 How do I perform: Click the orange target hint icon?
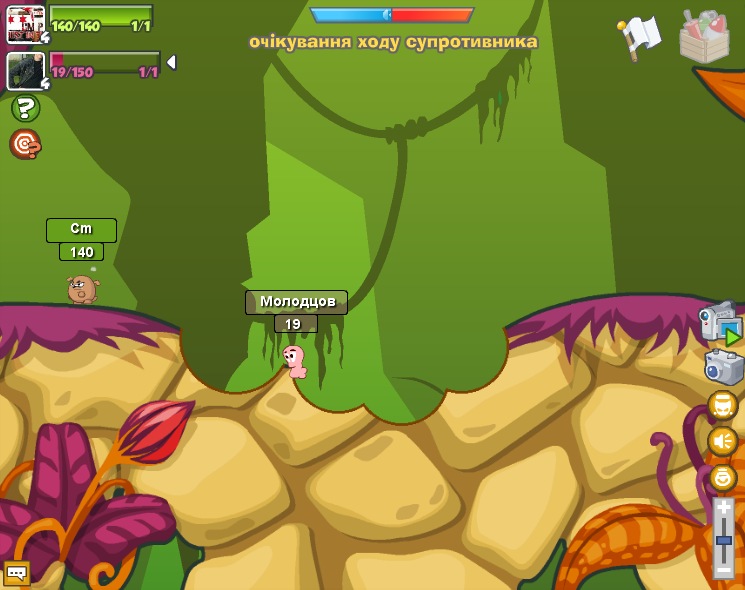pyautogui.click(x=25, y=145)
